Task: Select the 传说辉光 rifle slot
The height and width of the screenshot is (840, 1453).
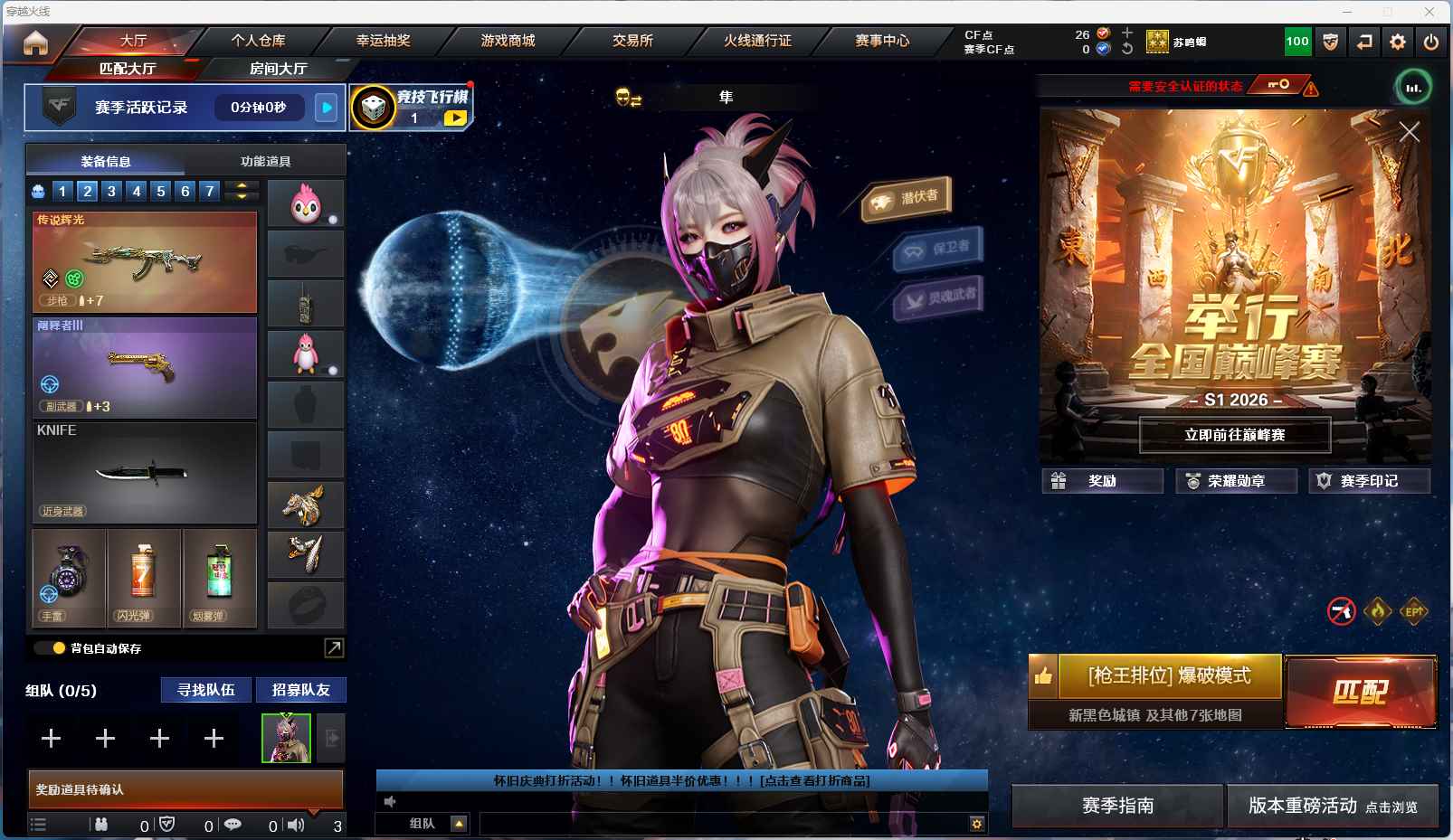Action: 145,262
